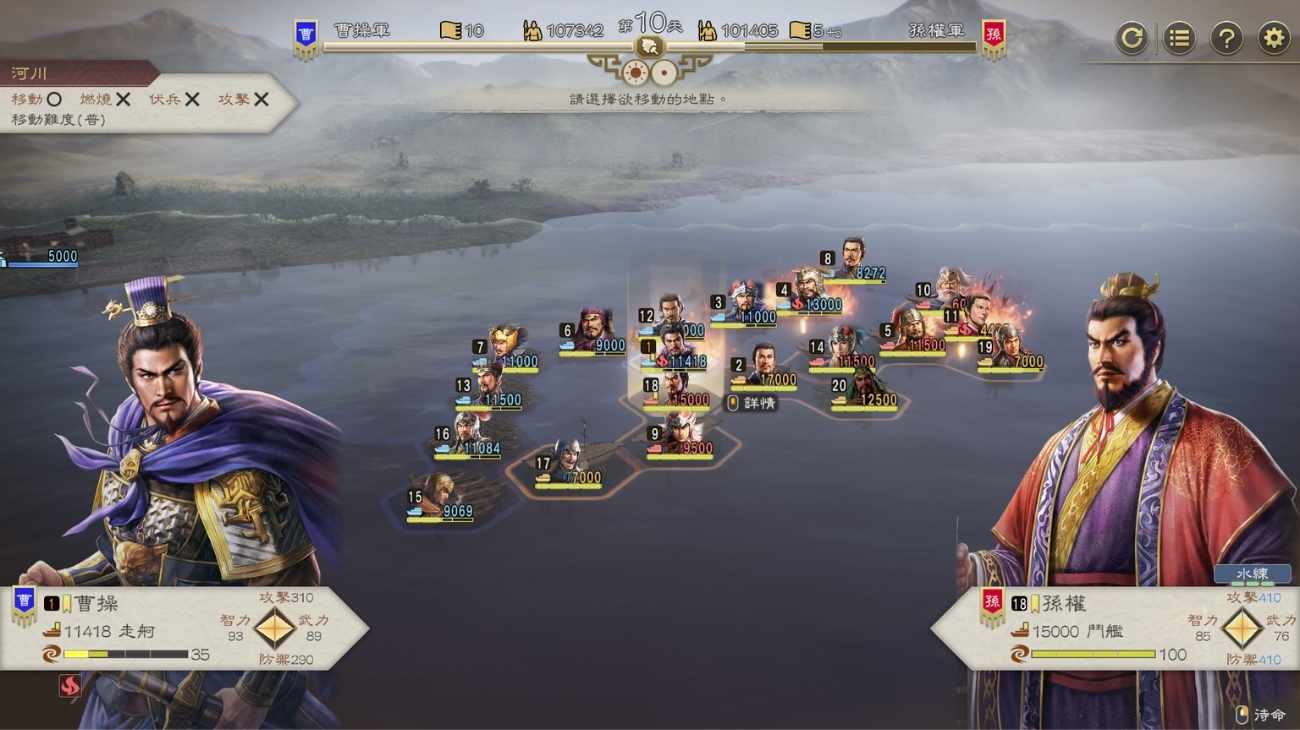Click the 攻擊 X marker in the terrain panel
The height and width of the screenshot is (730, 1300).
pos(258,99)
